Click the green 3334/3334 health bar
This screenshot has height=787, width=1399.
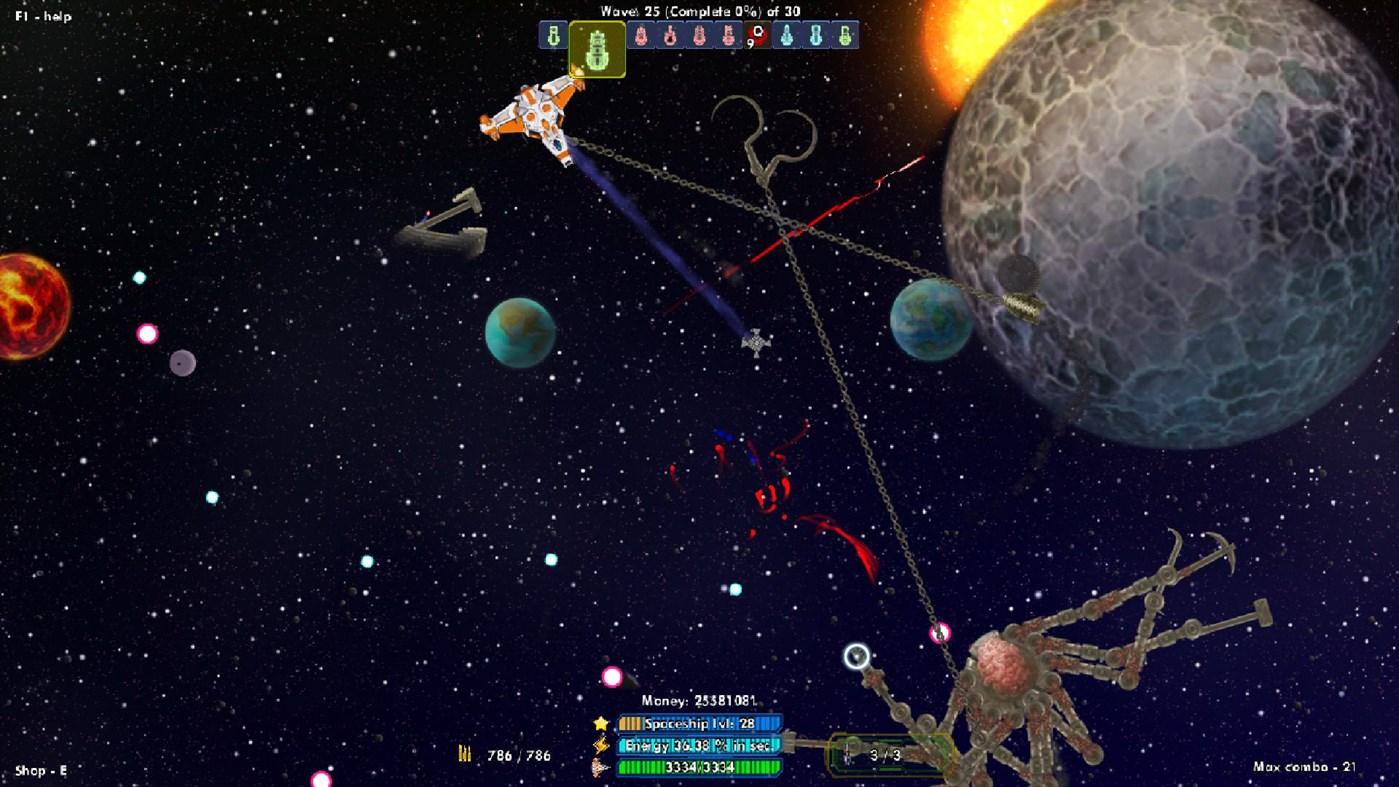point(698,768)
